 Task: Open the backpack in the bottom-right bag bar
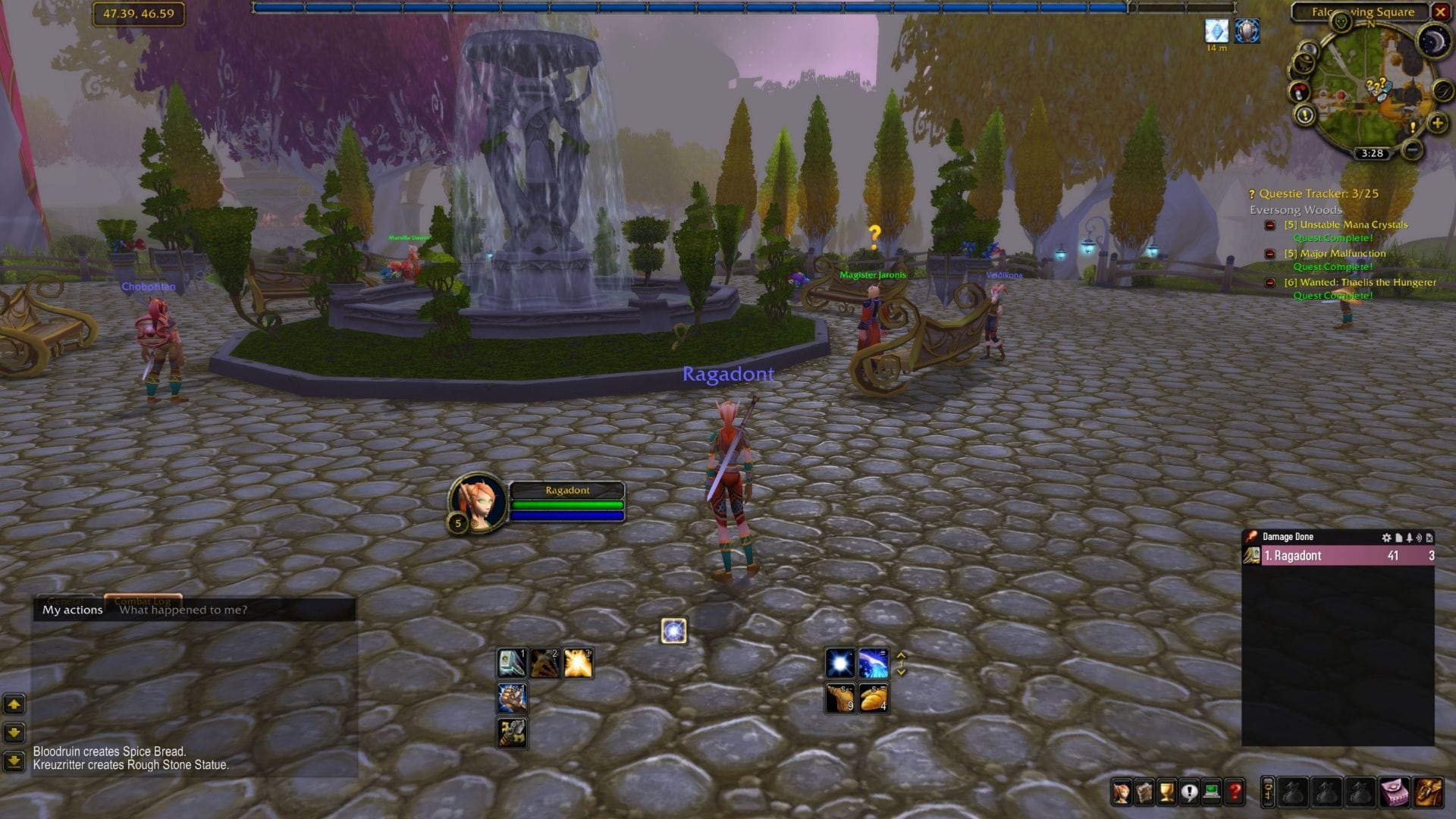pos(1429,792)
